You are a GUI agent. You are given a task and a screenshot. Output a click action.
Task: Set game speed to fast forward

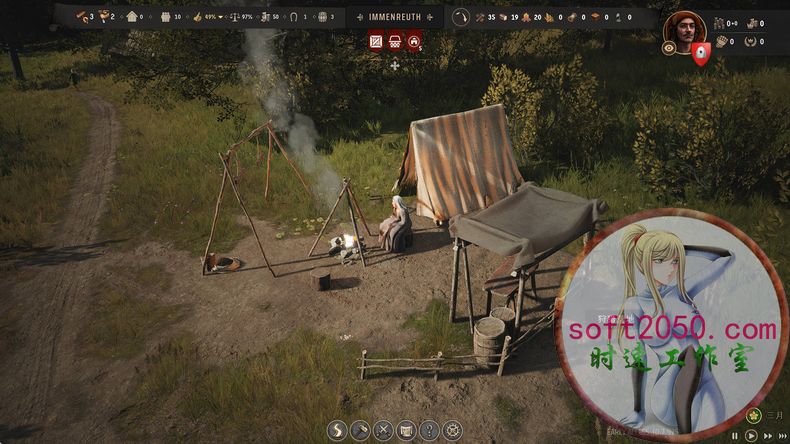tap(766, 436)
